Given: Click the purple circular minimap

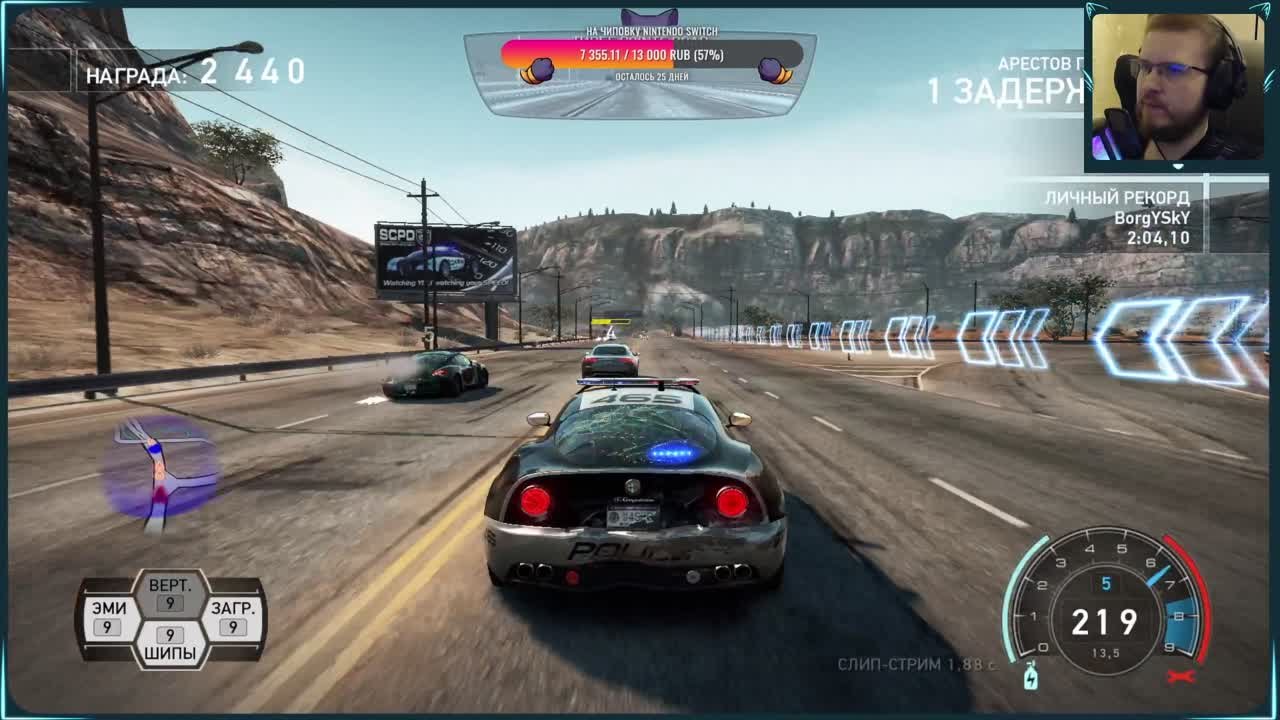Looking at the screenshot, I should coord(160,470).
